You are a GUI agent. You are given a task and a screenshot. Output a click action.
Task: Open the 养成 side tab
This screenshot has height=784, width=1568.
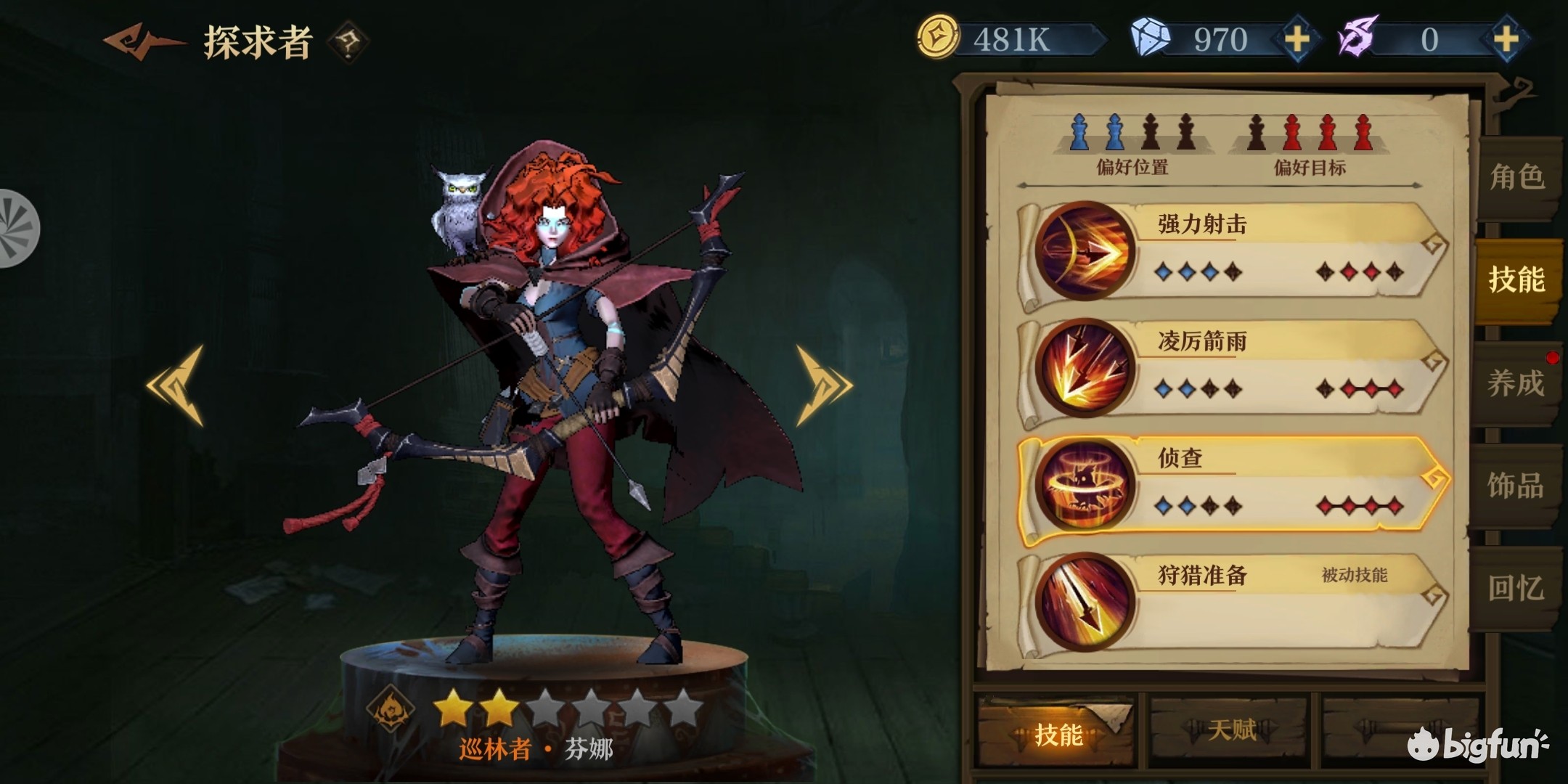click(1516, 383)
